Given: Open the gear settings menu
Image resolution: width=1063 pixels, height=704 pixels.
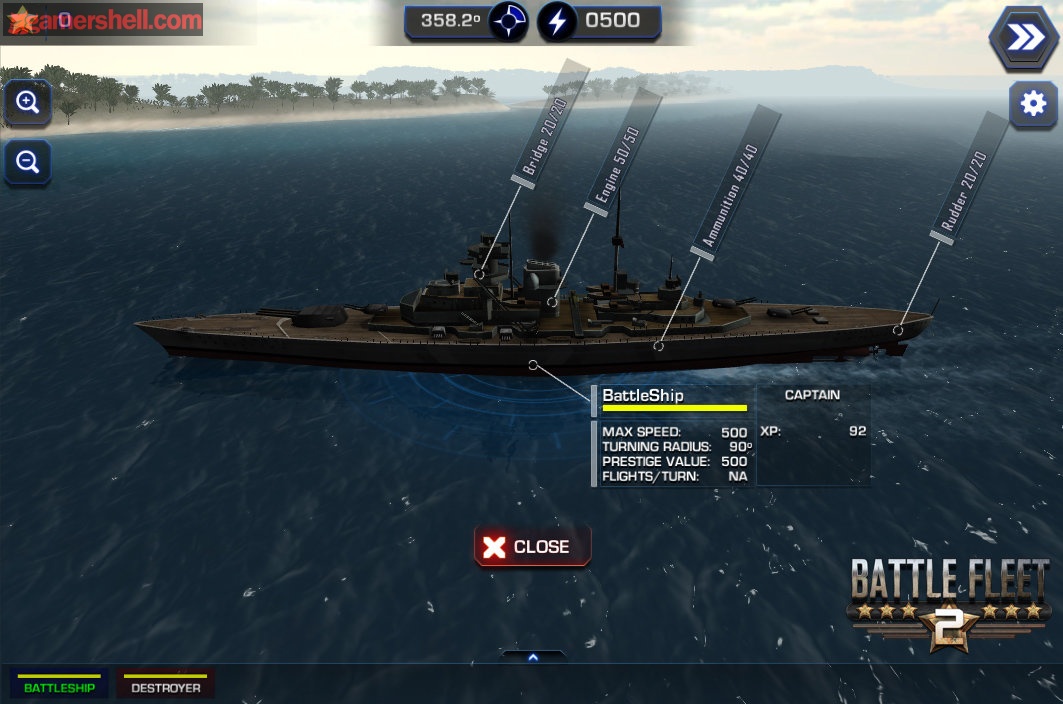Looking at the screenshot, I should coord(1032,104).
